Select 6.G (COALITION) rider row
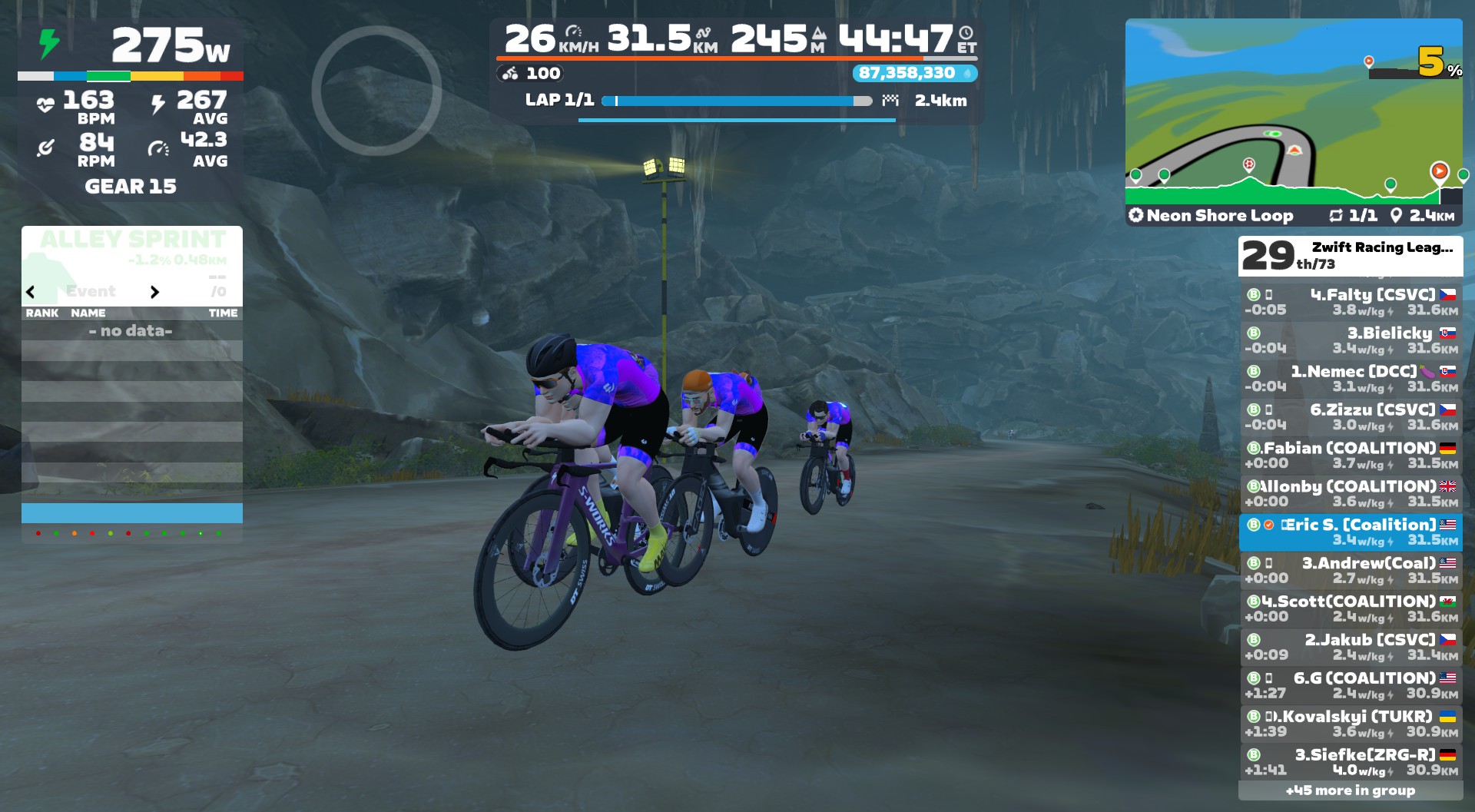Screen dimensions: 1475x812 pyautogui.click(x=1351, y=686)
